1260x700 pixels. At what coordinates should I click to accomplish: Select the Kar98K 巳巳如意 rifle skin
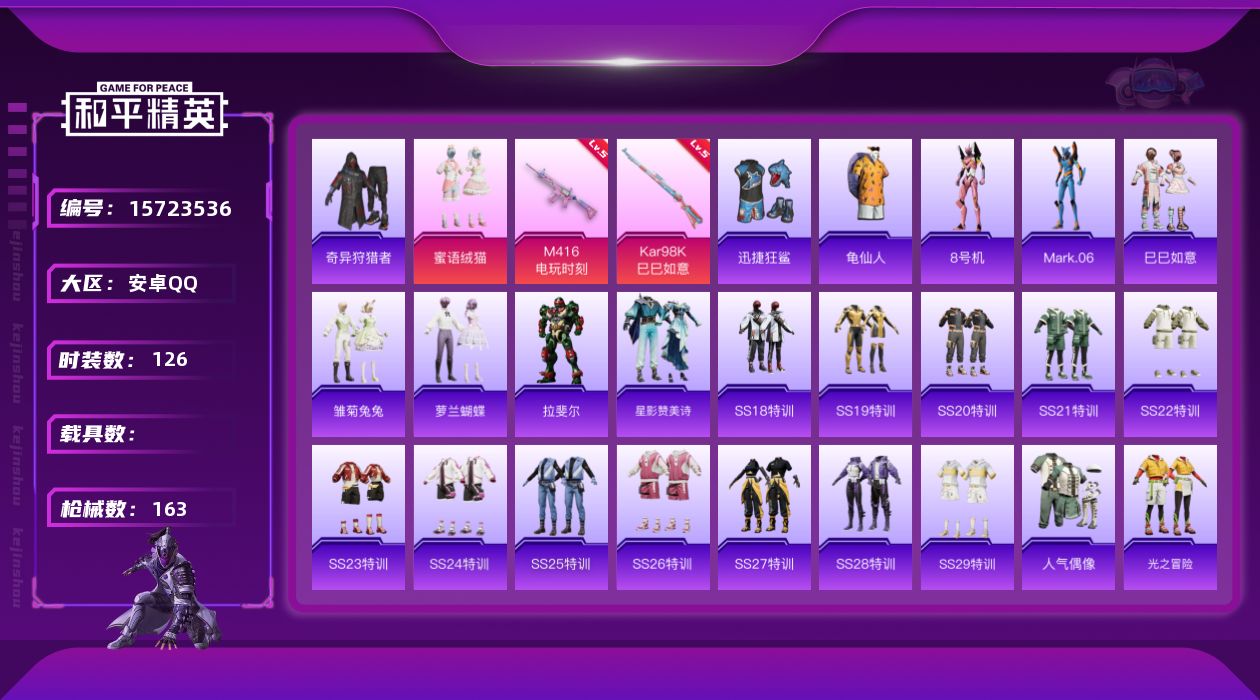click(663, 211)
